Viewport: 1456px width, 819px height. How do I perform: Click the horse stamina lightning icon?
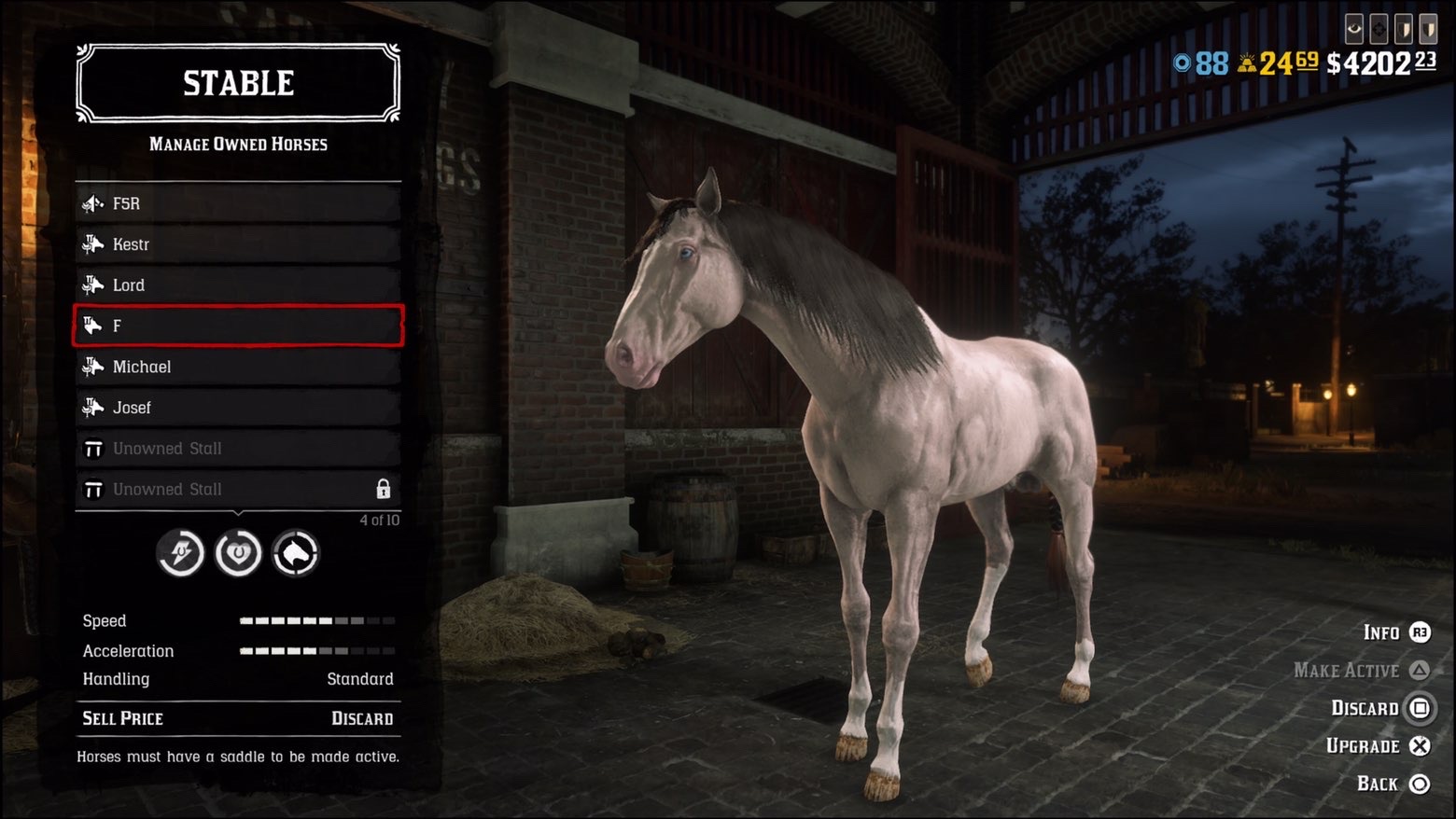(180, 554)
